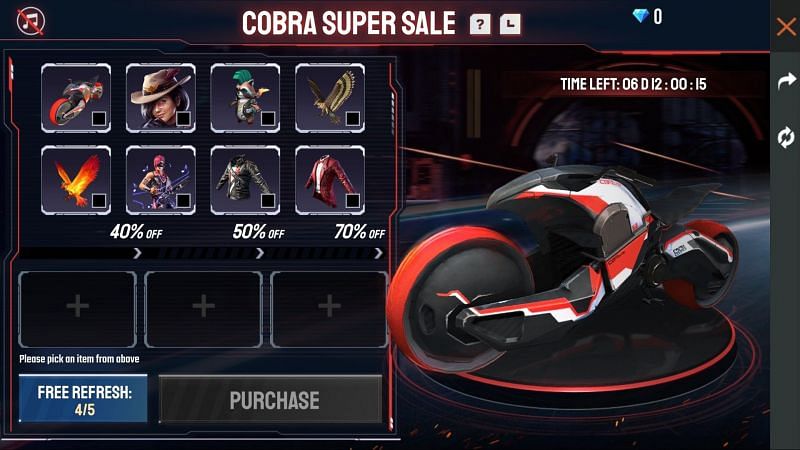The image size is (800, 450).
Task: Choose the cowboy hat woman character item
Action: 161,98
